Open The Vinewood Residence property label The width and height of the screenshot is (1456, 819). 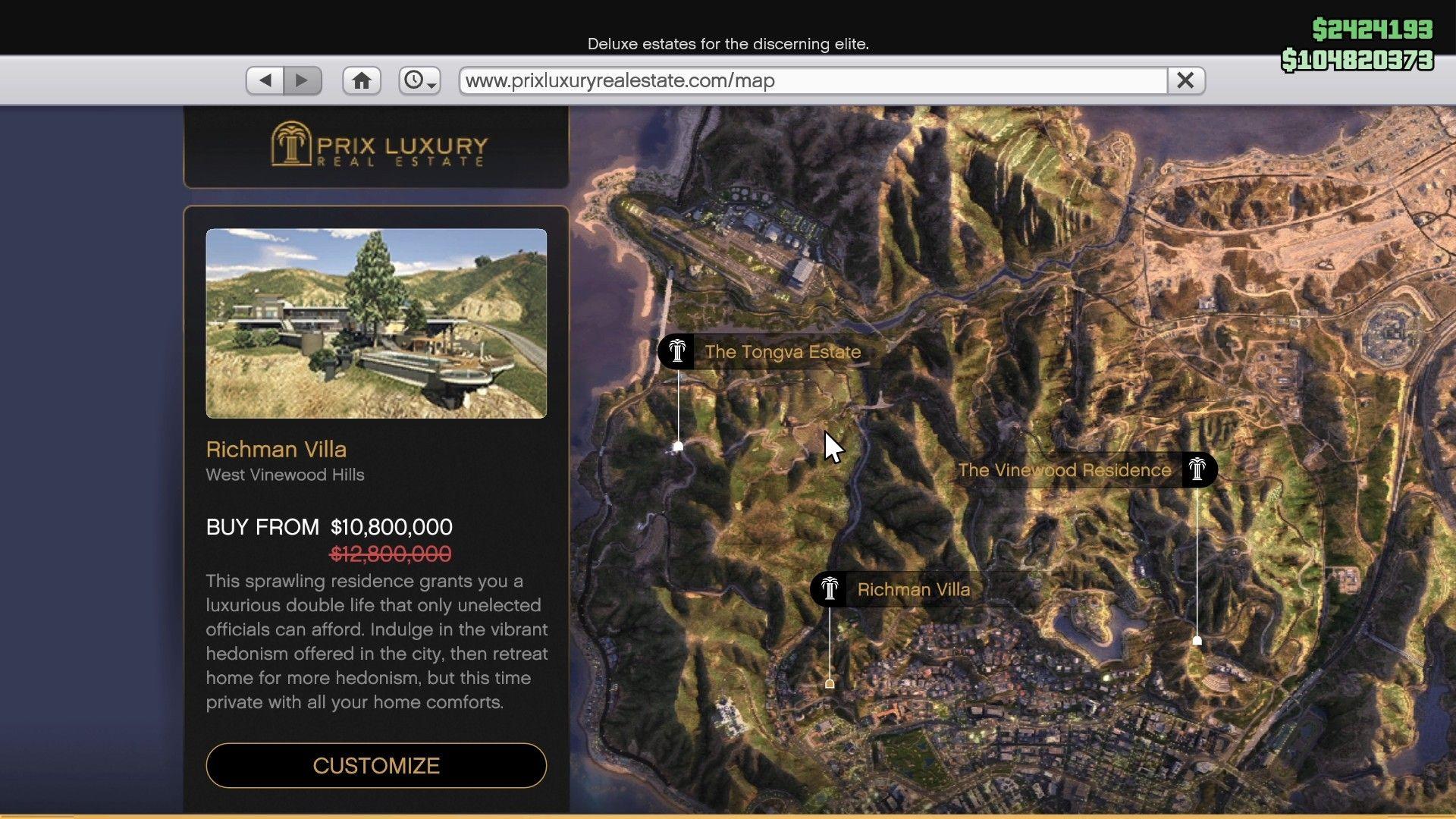(x=1065, y=469)
